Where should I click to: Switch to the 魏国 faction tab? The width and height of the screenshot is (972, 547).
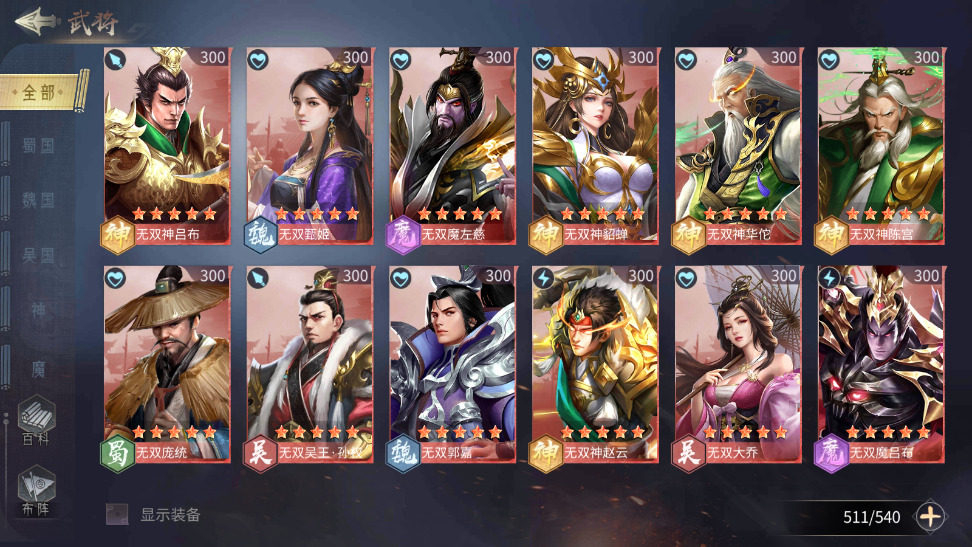(38, 200)
